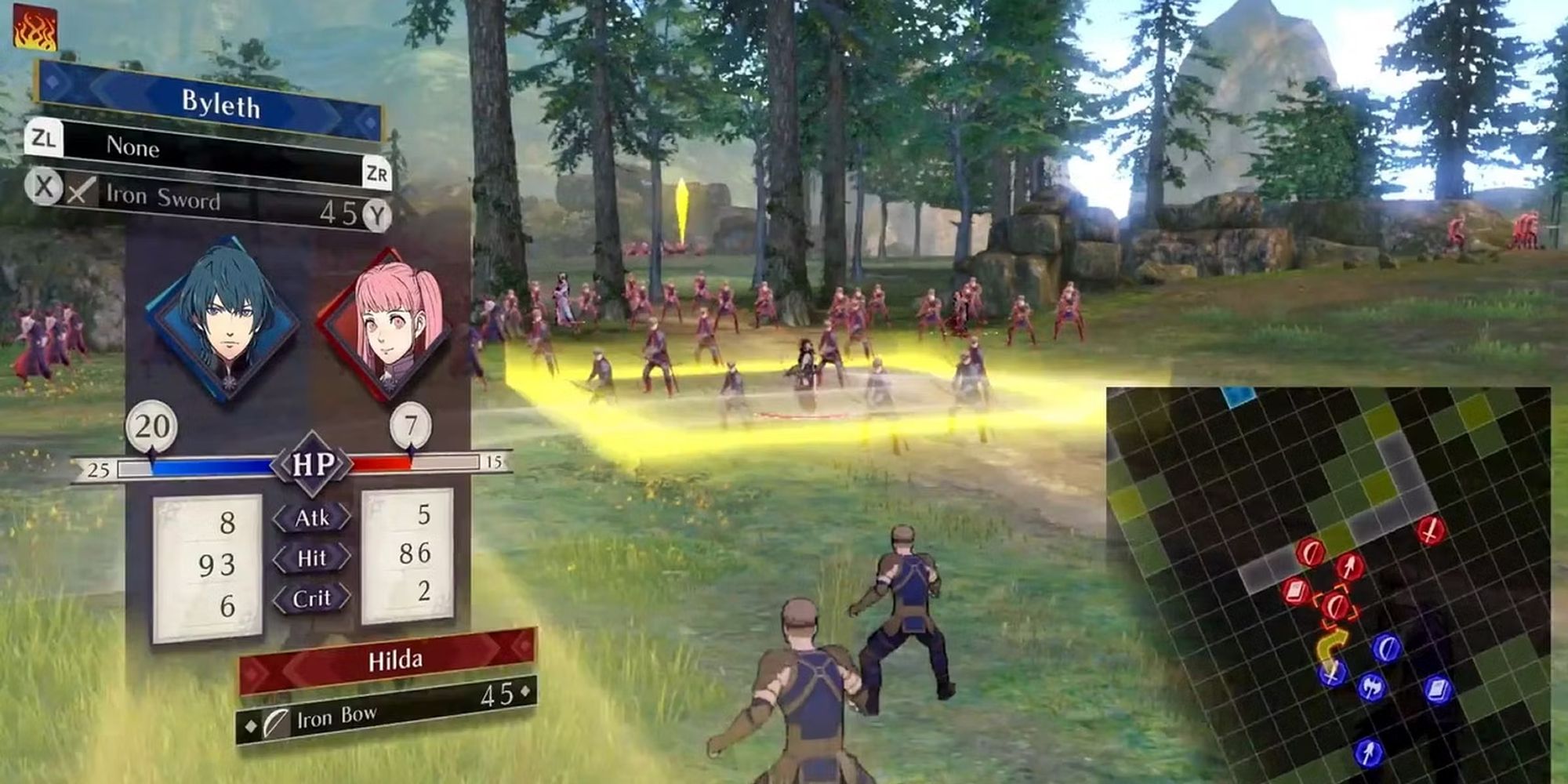This screenshot has width=1568, height=784.
Task: Select the targeted red enemy icon on minimap
Action: pyautogui.click(x=1335, y=607)
